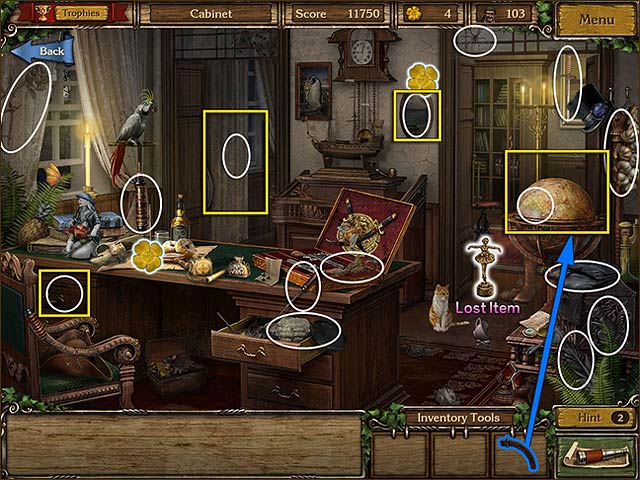Open the Menu
Image resolution: width=640 pixels, height=480 pixels.
coord(596,19)
